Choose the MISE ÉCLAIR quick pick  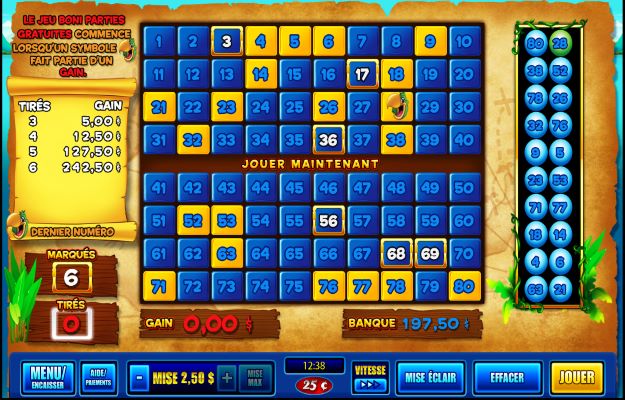[430, 378]
